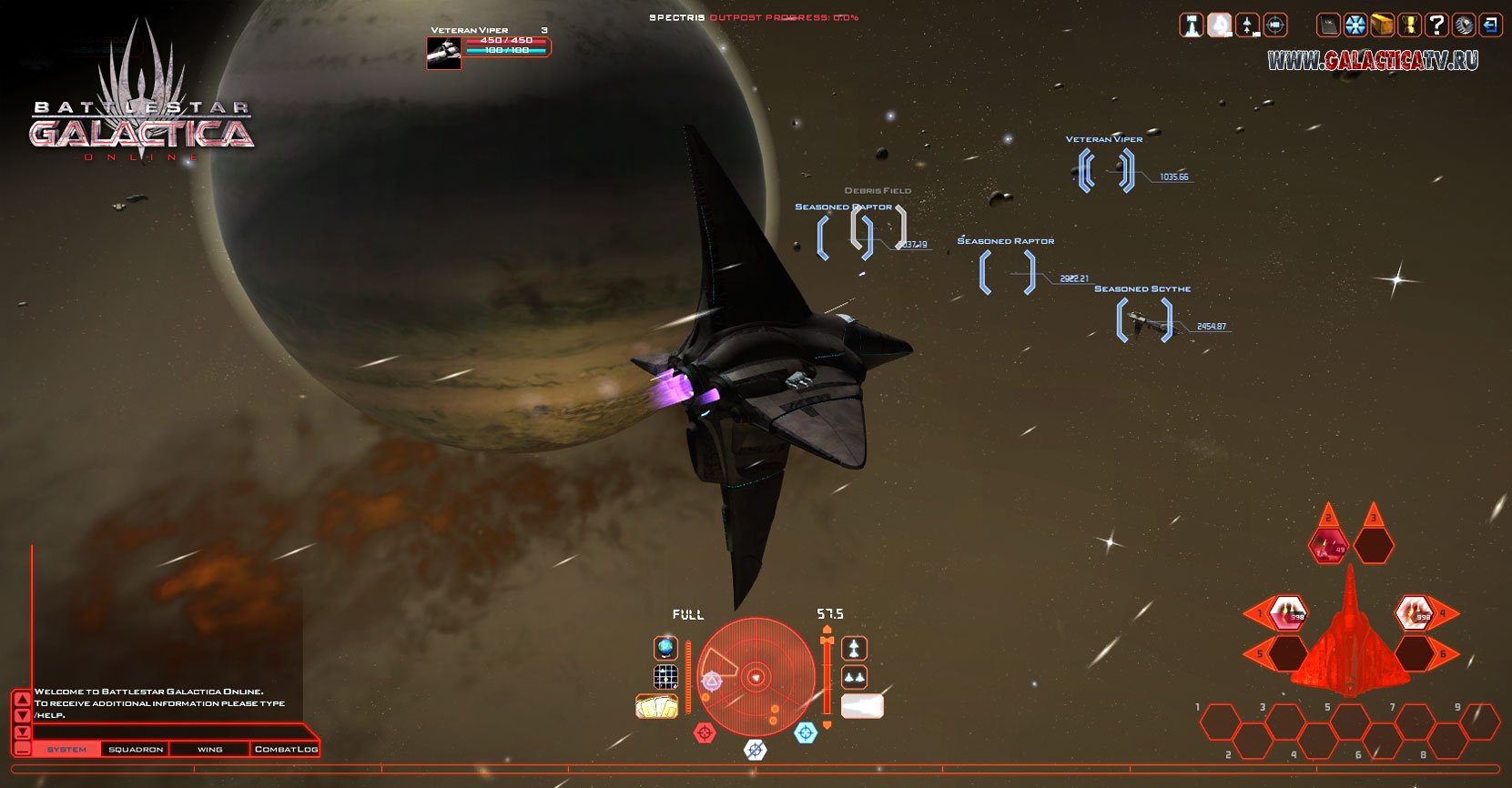Toggle the crossed-out target hexagon button

tap(756, 749)
